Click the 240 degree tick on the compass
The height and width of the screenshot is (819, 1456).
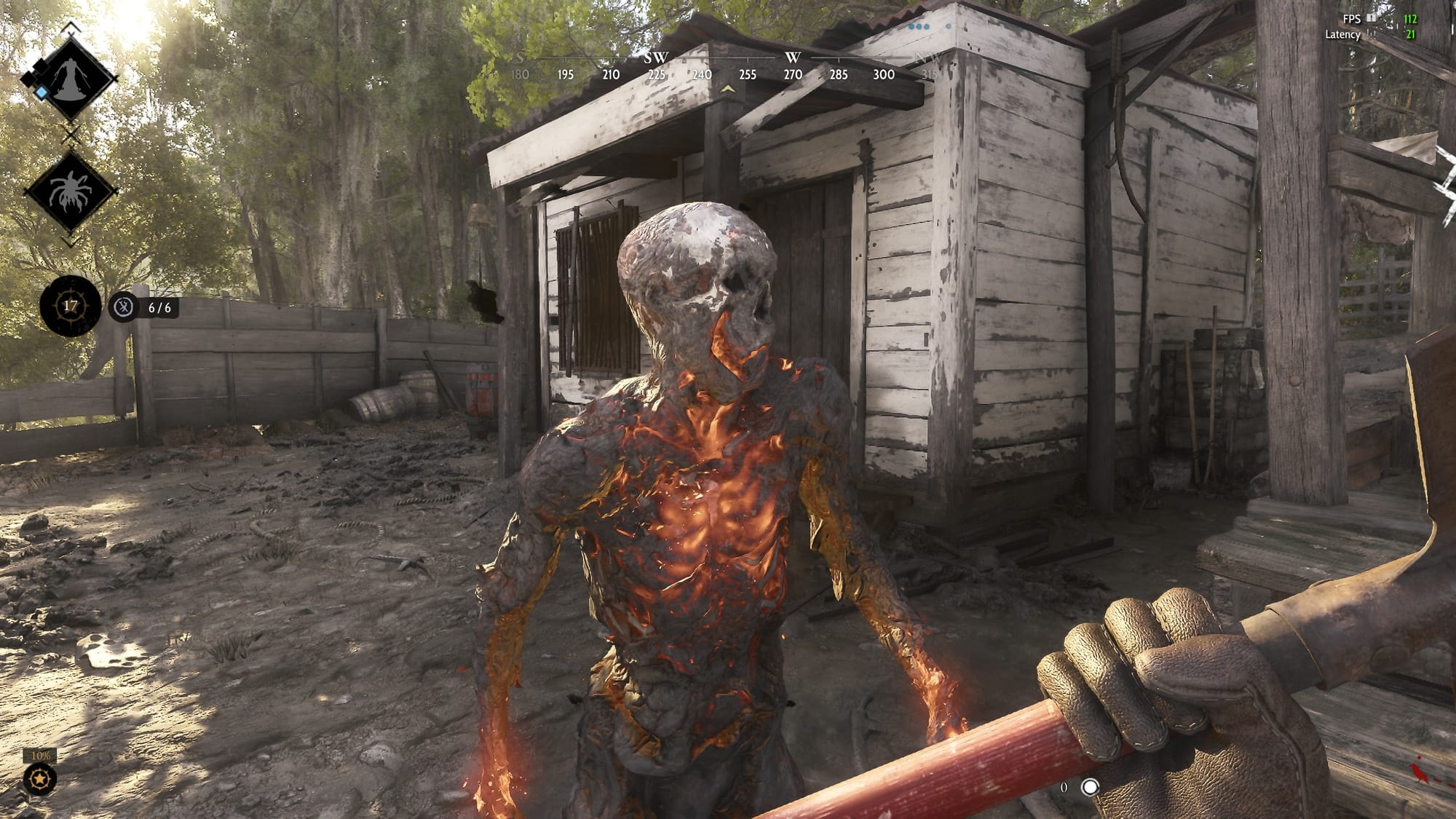tap(701, 73)
